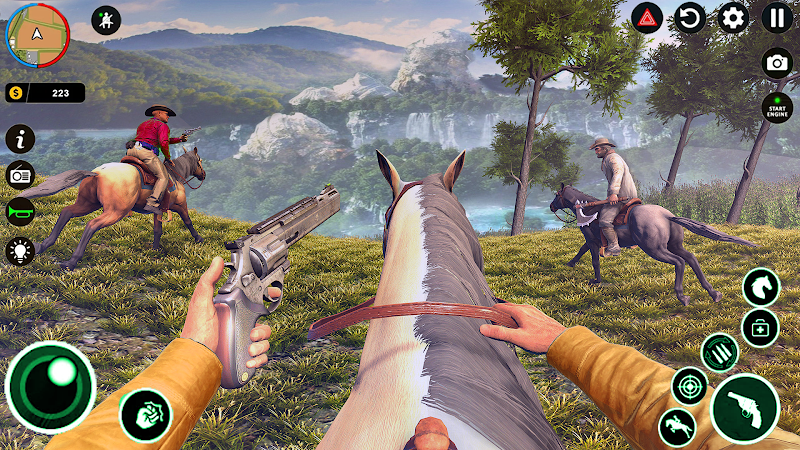Screen dimensions: 800x450
Task: Pause the game
Action: (777, 18)
